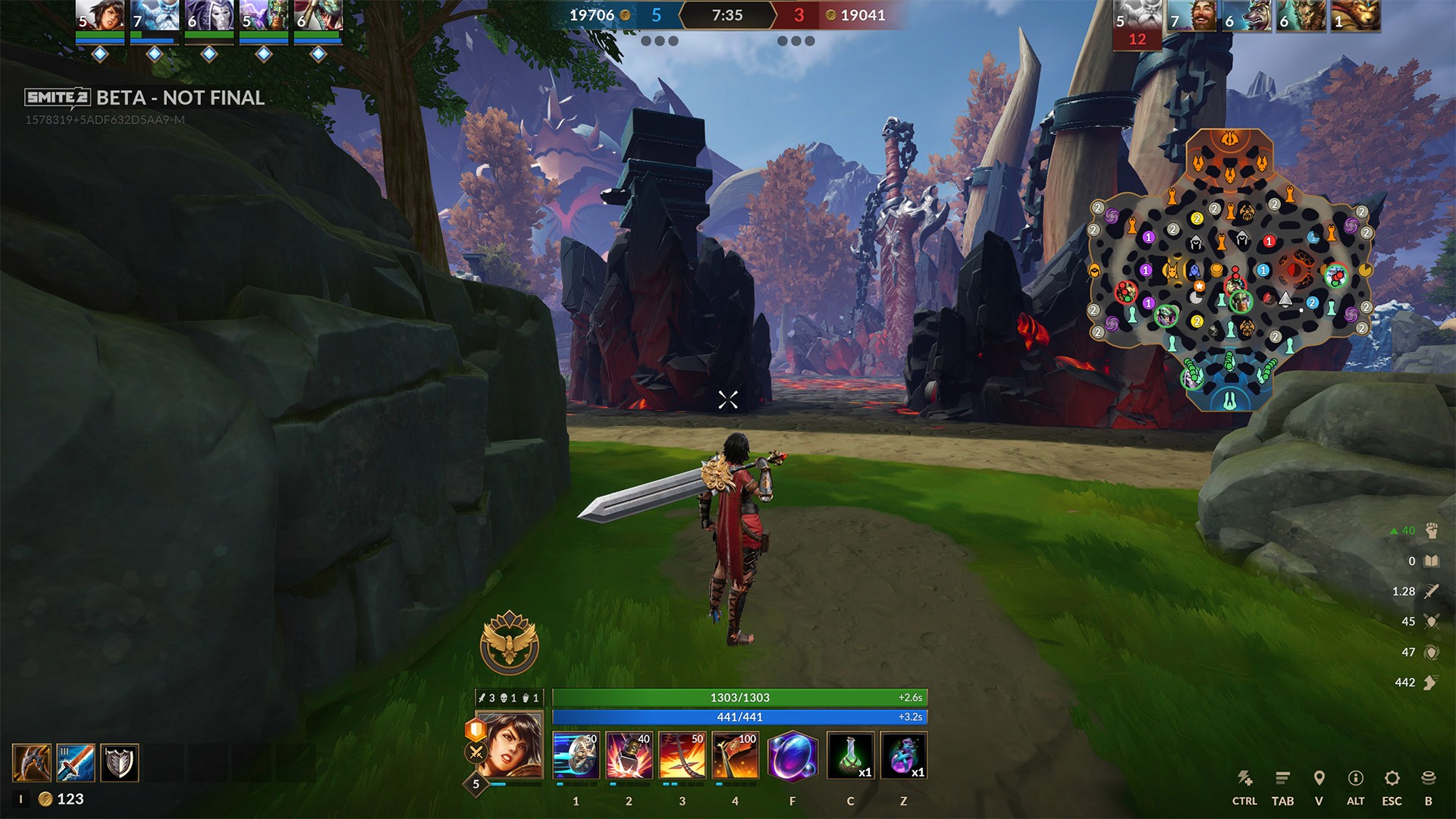Open the map pin ping menu
This screenshot has width=1456, height=819.
coord(1319,778)
